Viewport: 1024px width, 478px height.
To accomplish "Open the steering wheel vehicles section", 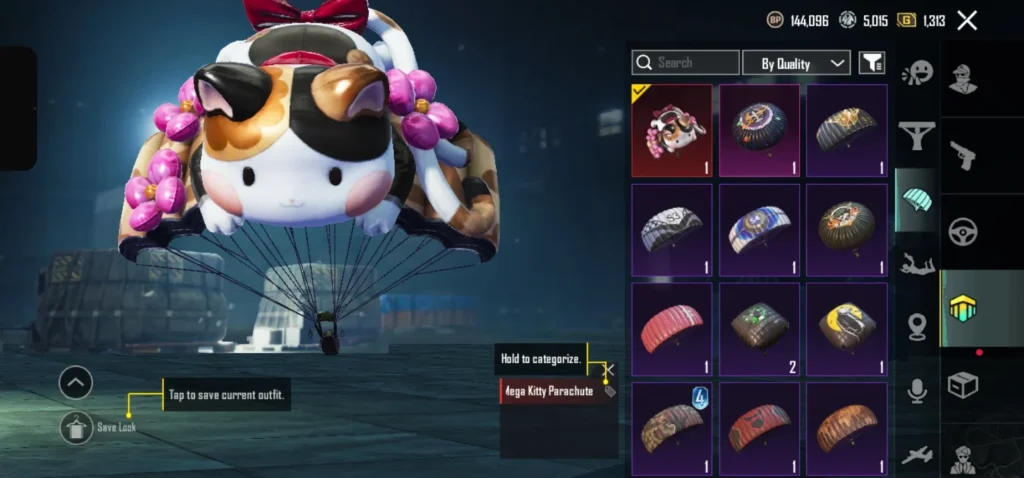I will [x=964, y=232].
